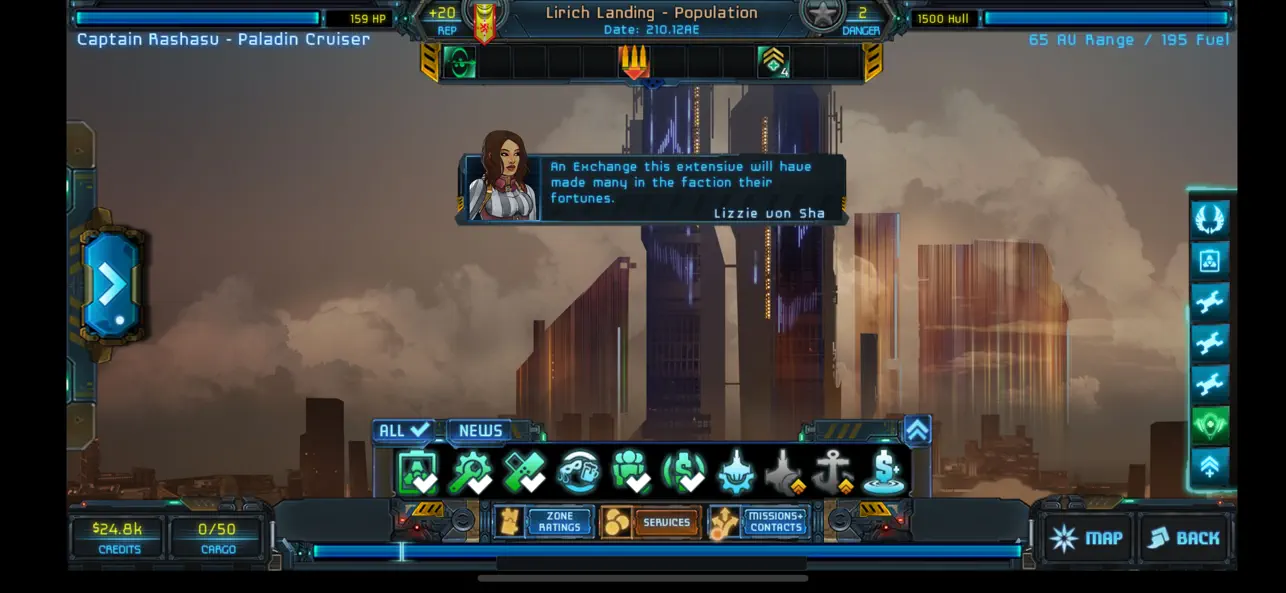The image size is (1286, 593).
Task: Open the galaxy Map
Action: click(x=1086, y=538)
